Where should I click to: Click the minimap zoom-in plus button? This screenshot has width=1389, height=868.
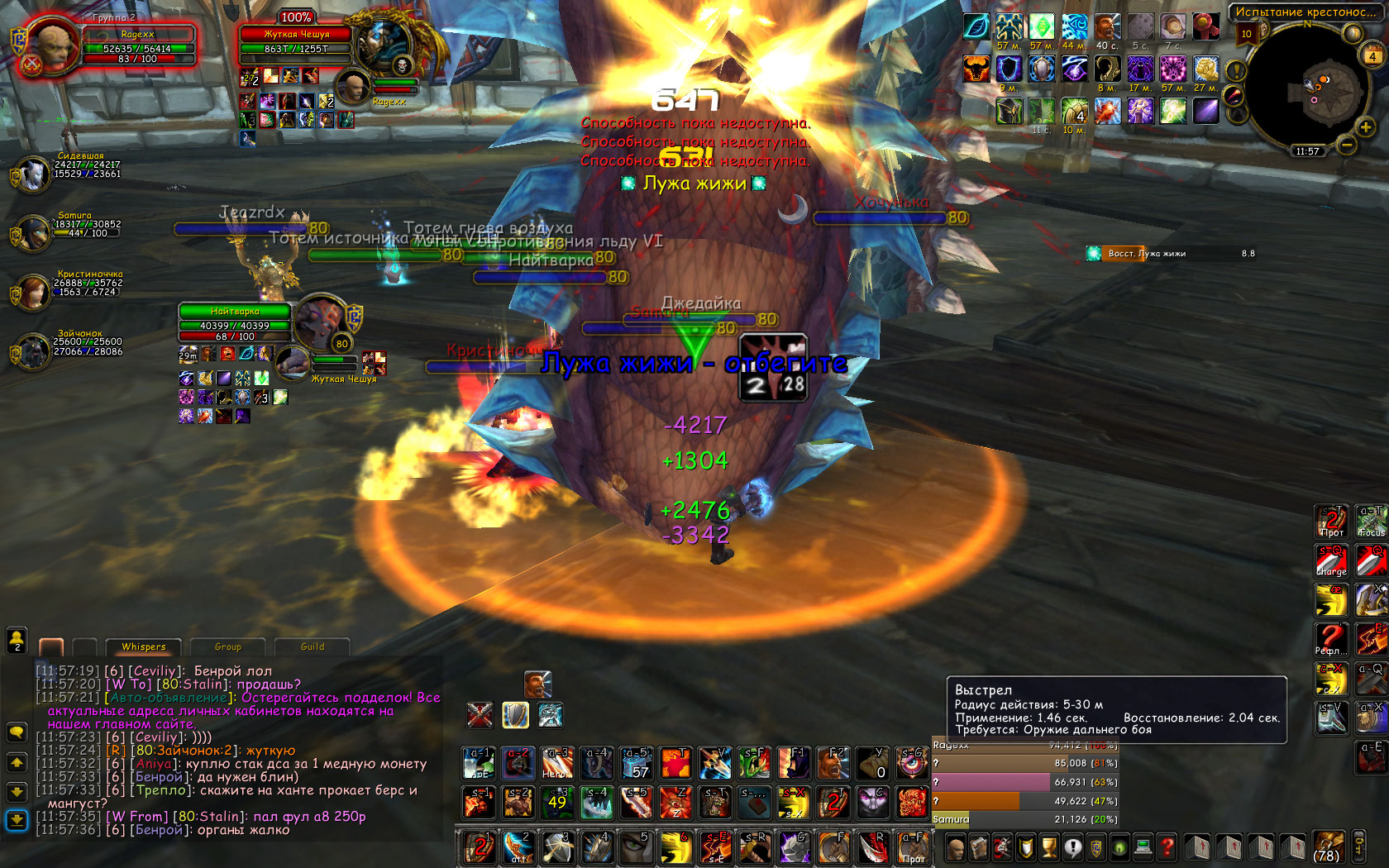click(x=1365, y=126)
